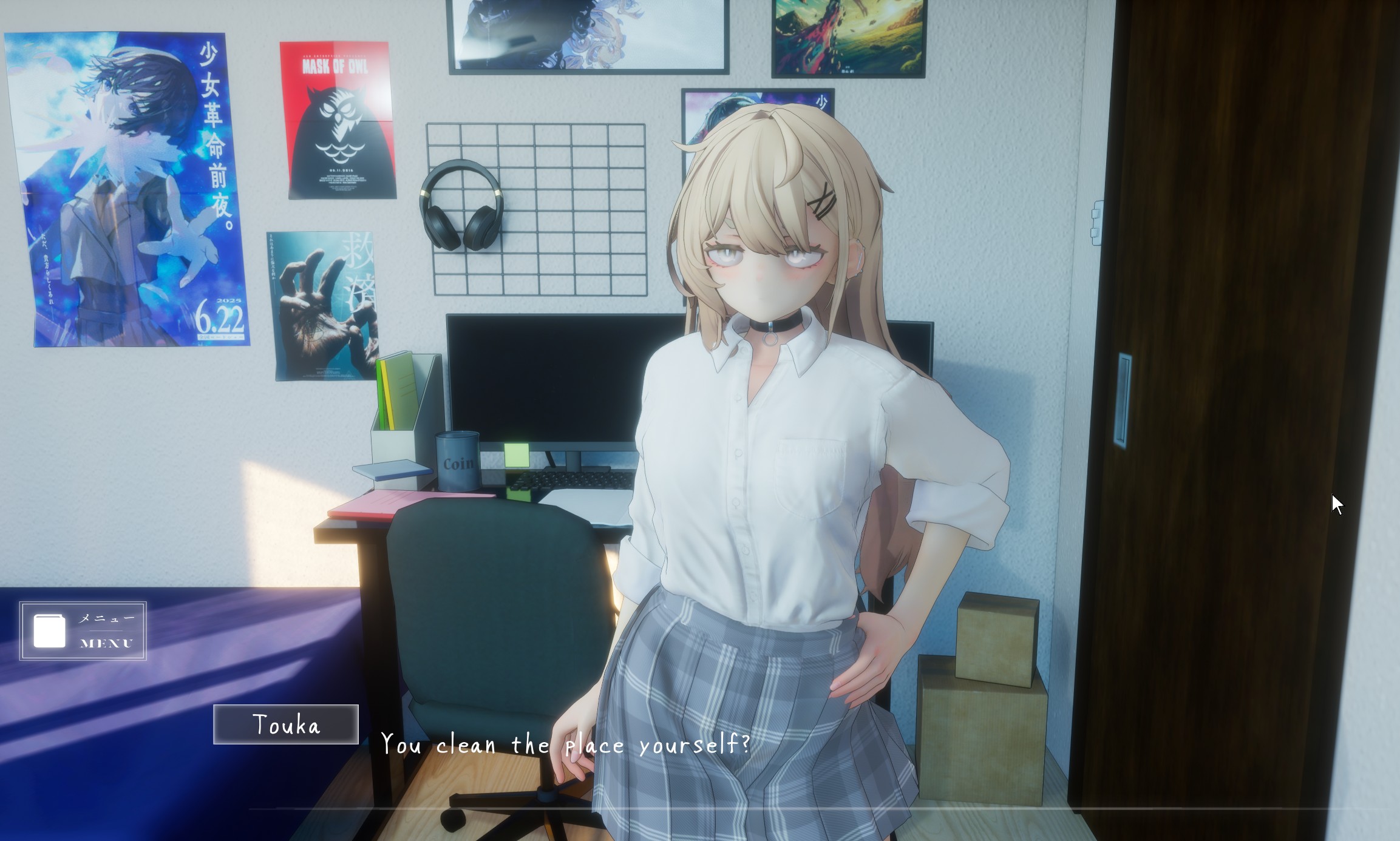
Task: Click the headphones hanging on the grid panel
Action: pyautogui.click(x=461, y=203)
